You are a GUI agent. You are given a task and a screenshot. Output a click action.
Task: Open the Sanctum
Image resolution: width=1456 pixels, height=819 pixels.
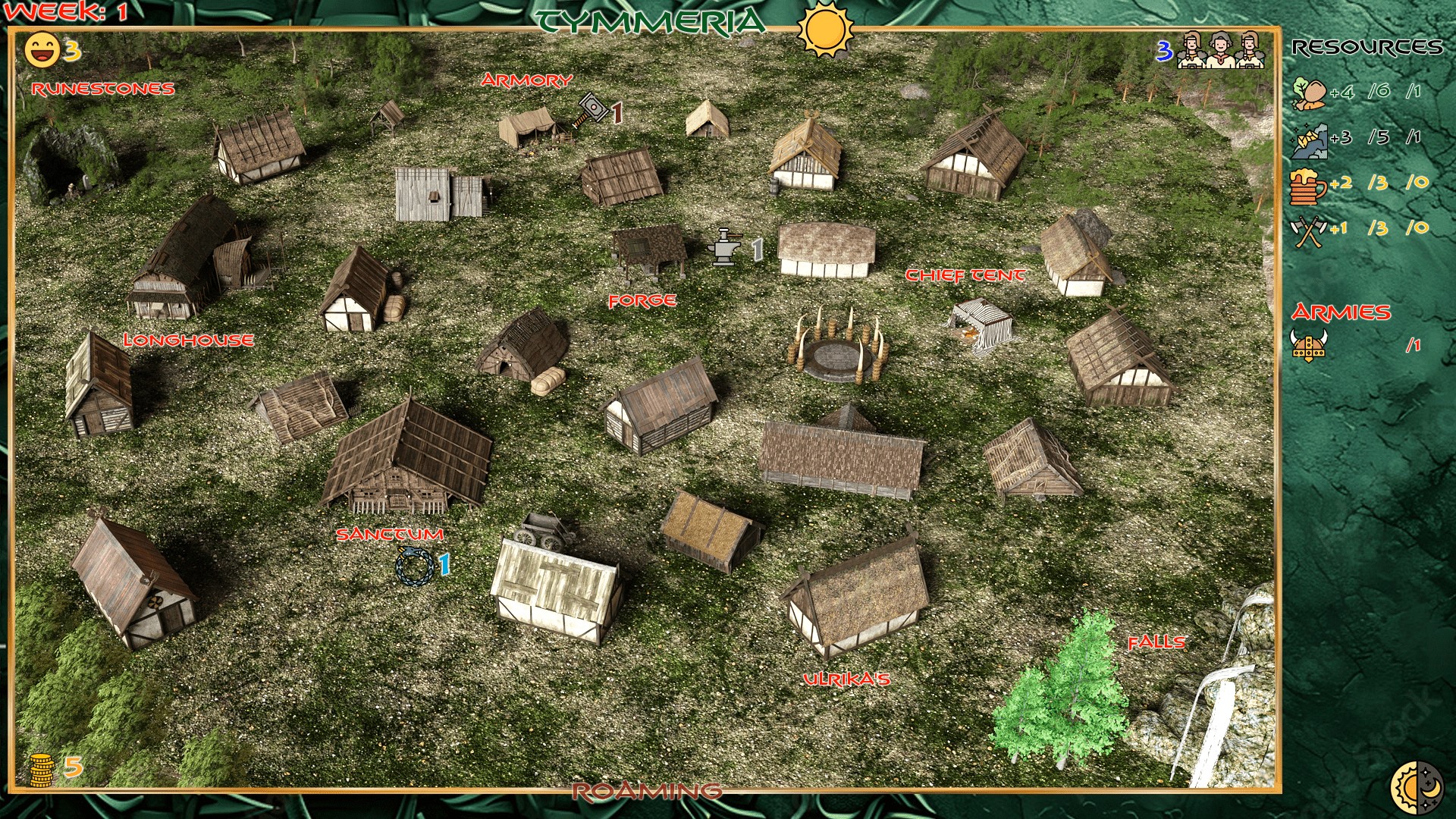(x=390, y=535)
